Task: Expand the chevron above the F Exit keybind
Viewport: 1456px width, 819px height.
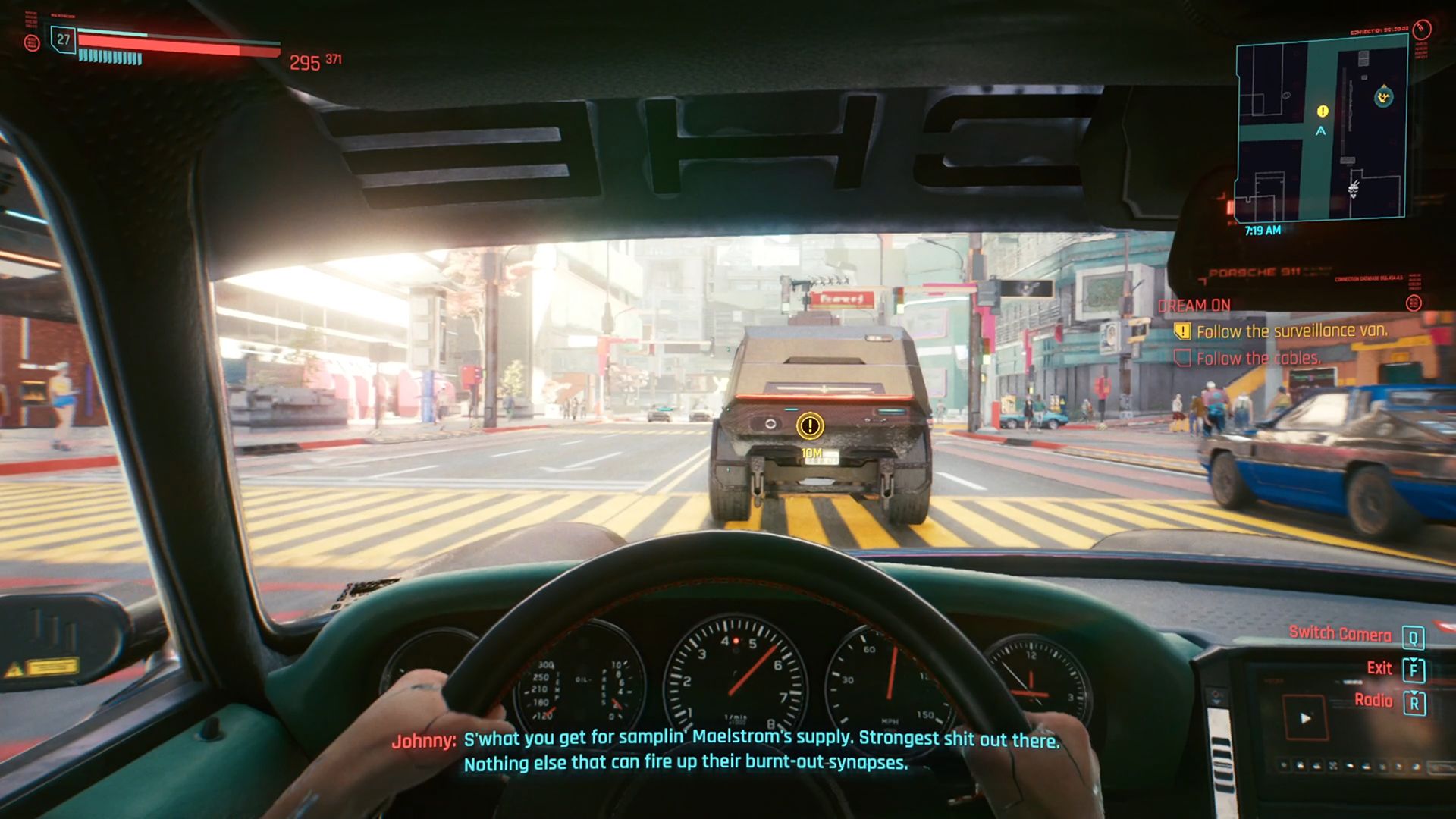Action: pos(1414,660)
